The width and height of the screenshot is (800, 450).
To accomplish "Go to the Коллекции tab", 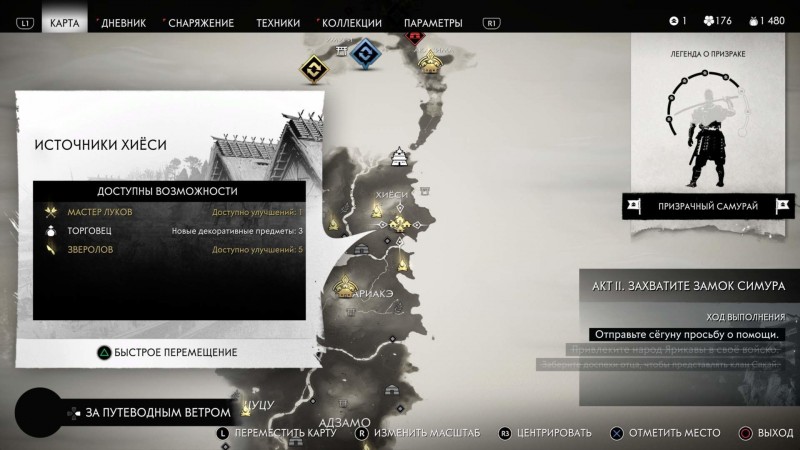I will pos(351,22).
